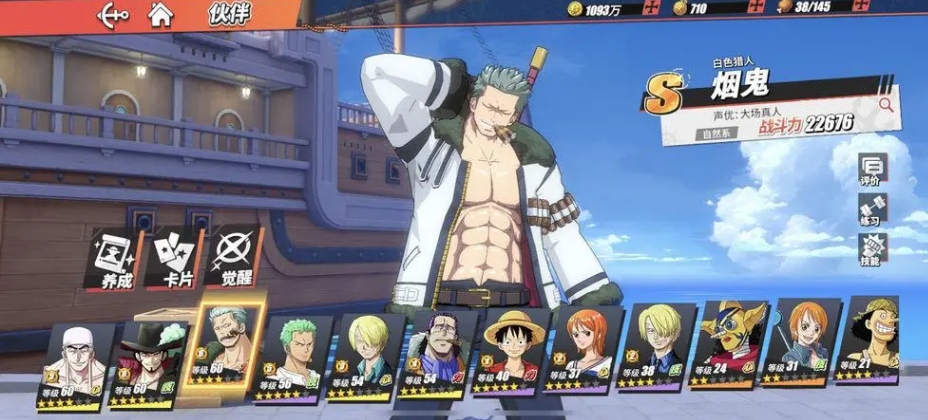Choose the Mihawk character card
Viewport: 928px width, 420px height.
152,365
